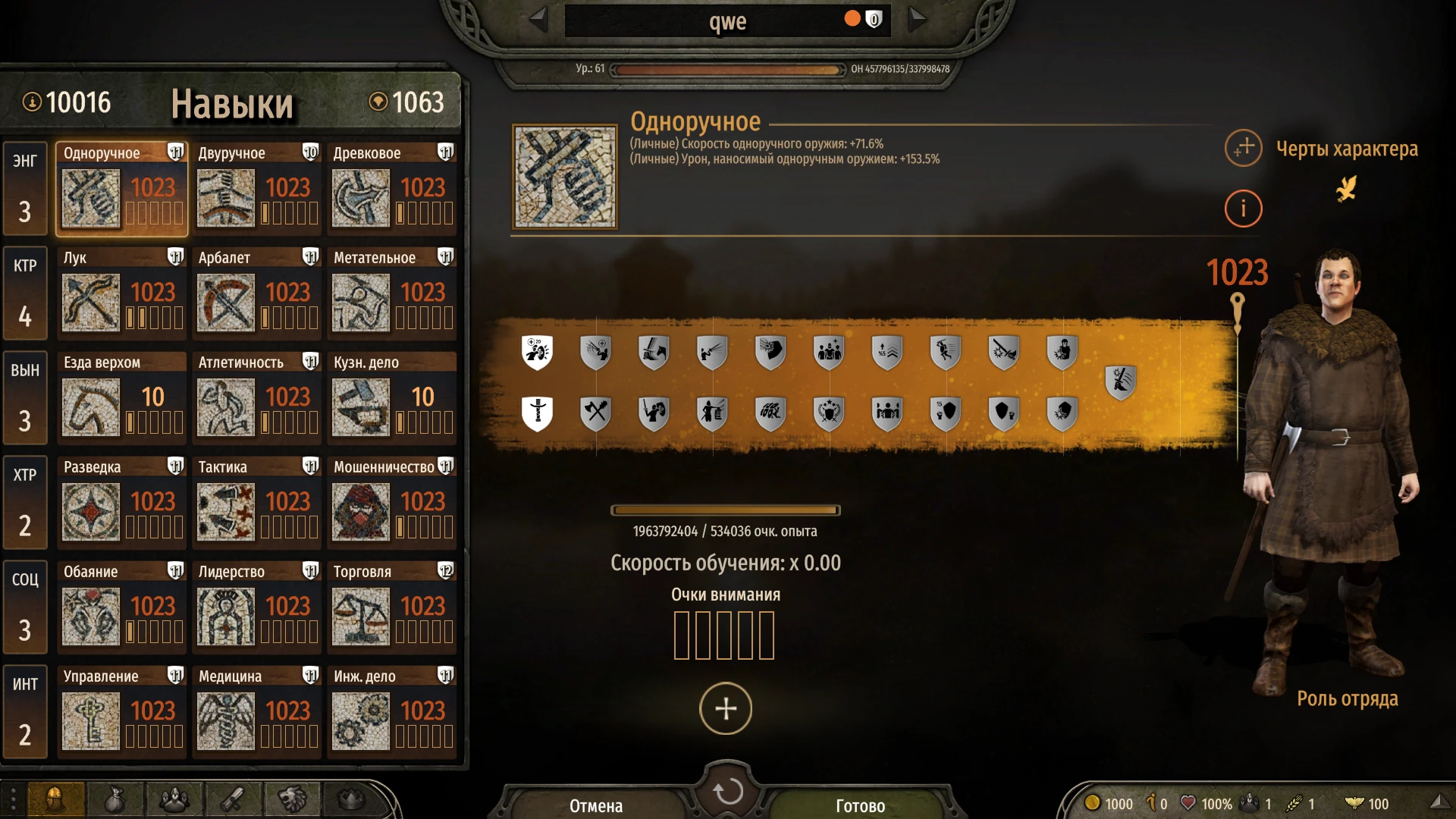
Task: Open the Атлетичность skill
Action: click(225, 409)
